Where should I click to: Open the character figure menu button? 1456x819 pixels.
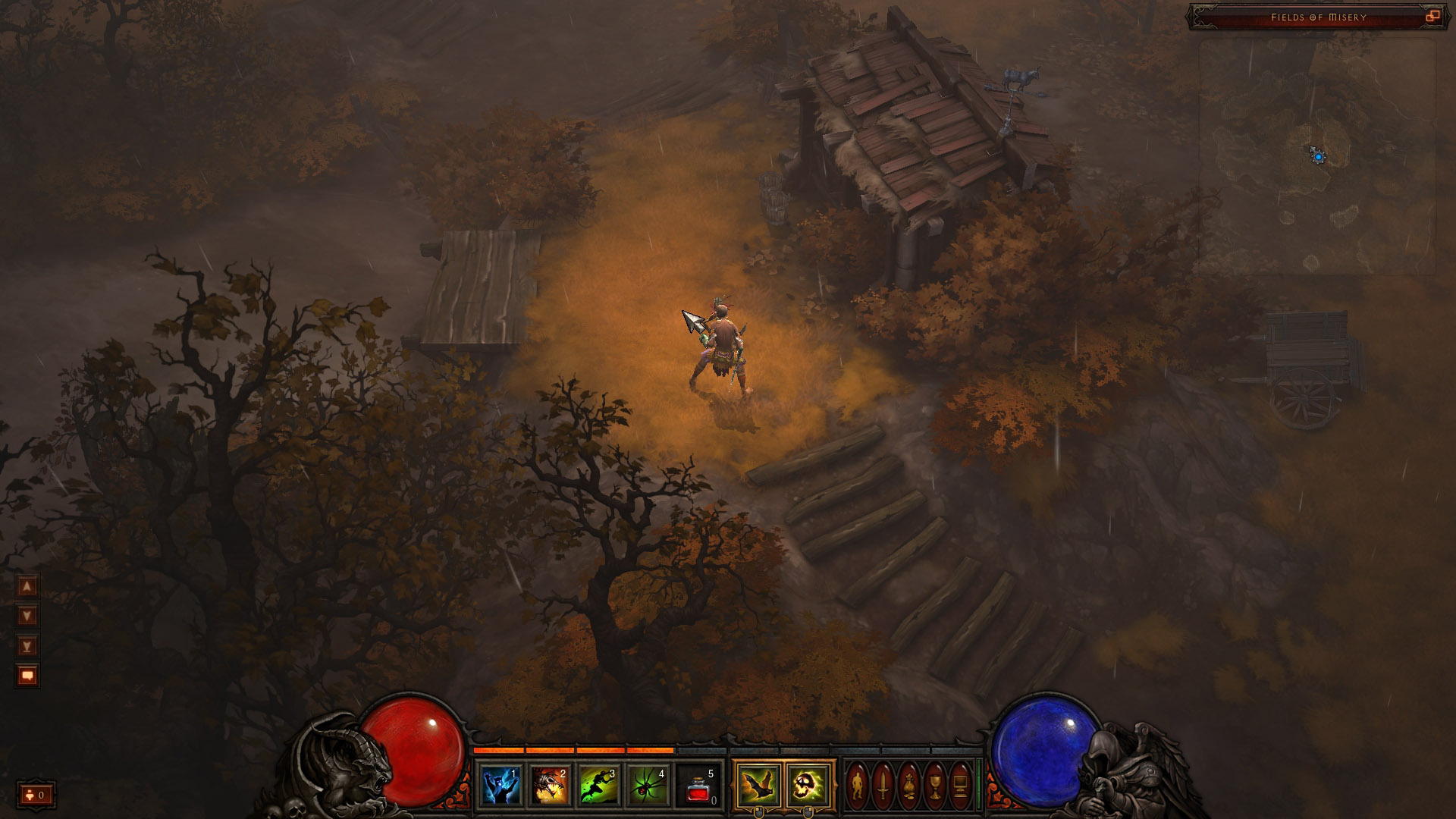tap(858, 786)
